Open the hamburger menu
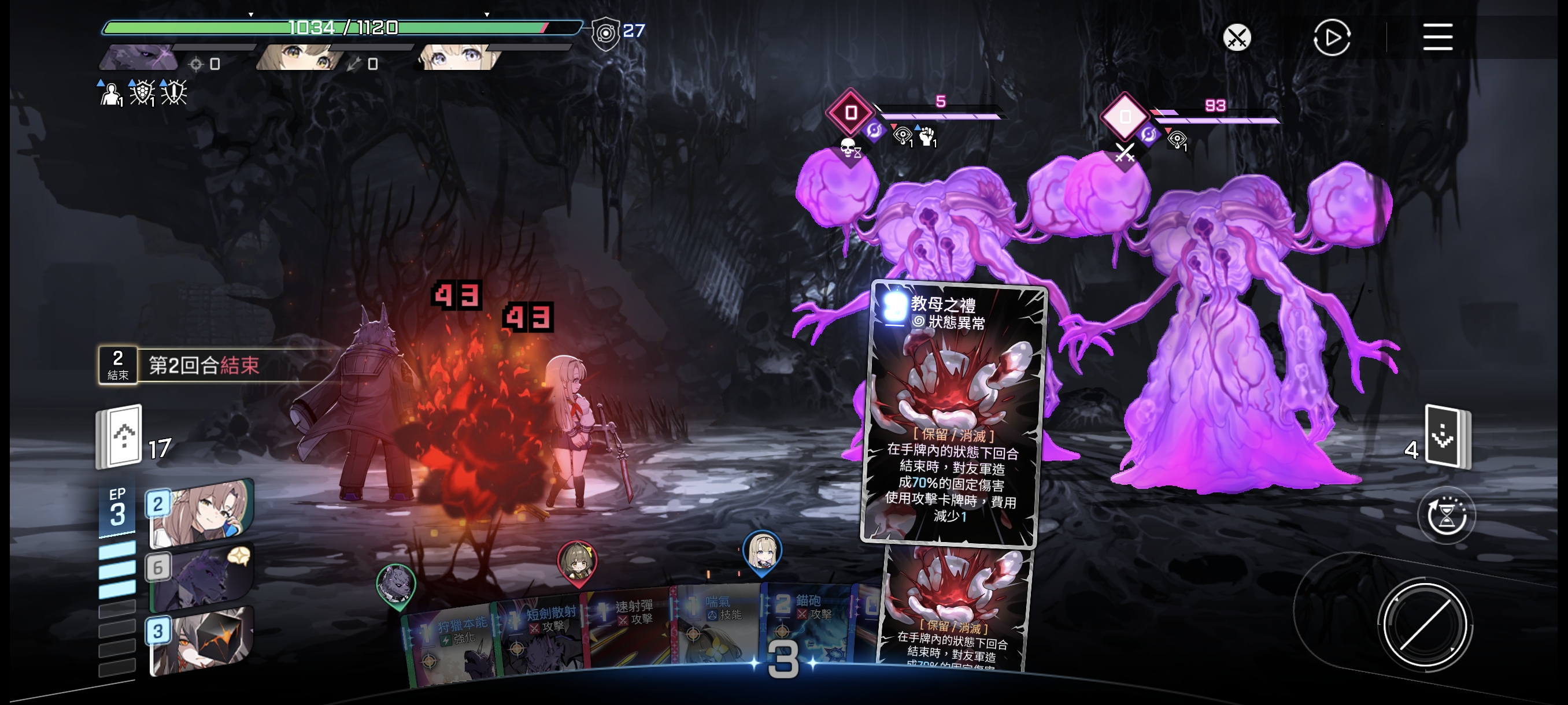The image size is (1568, 705). coord(1437,37)
